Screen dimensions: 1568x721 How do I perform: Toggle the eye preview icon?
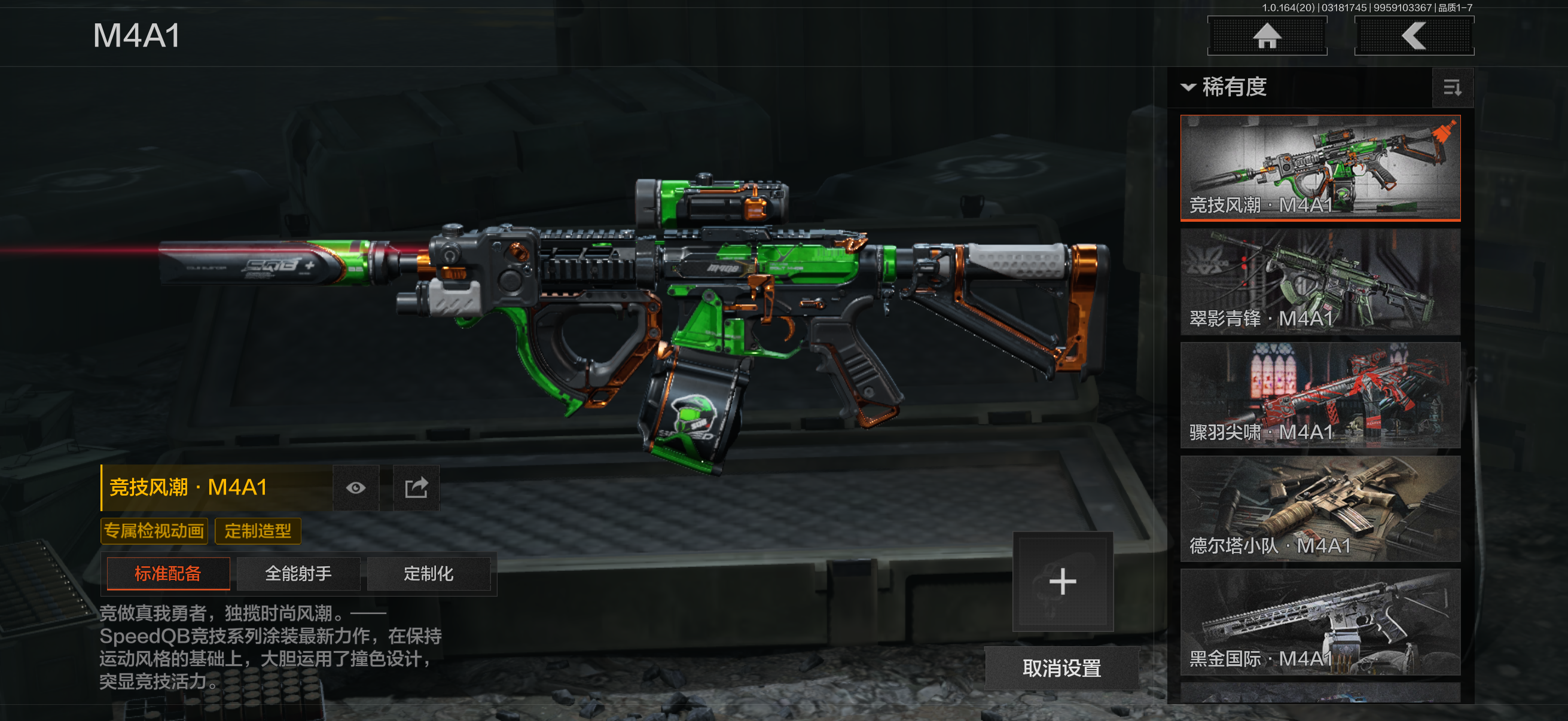[x=356, y=488]
